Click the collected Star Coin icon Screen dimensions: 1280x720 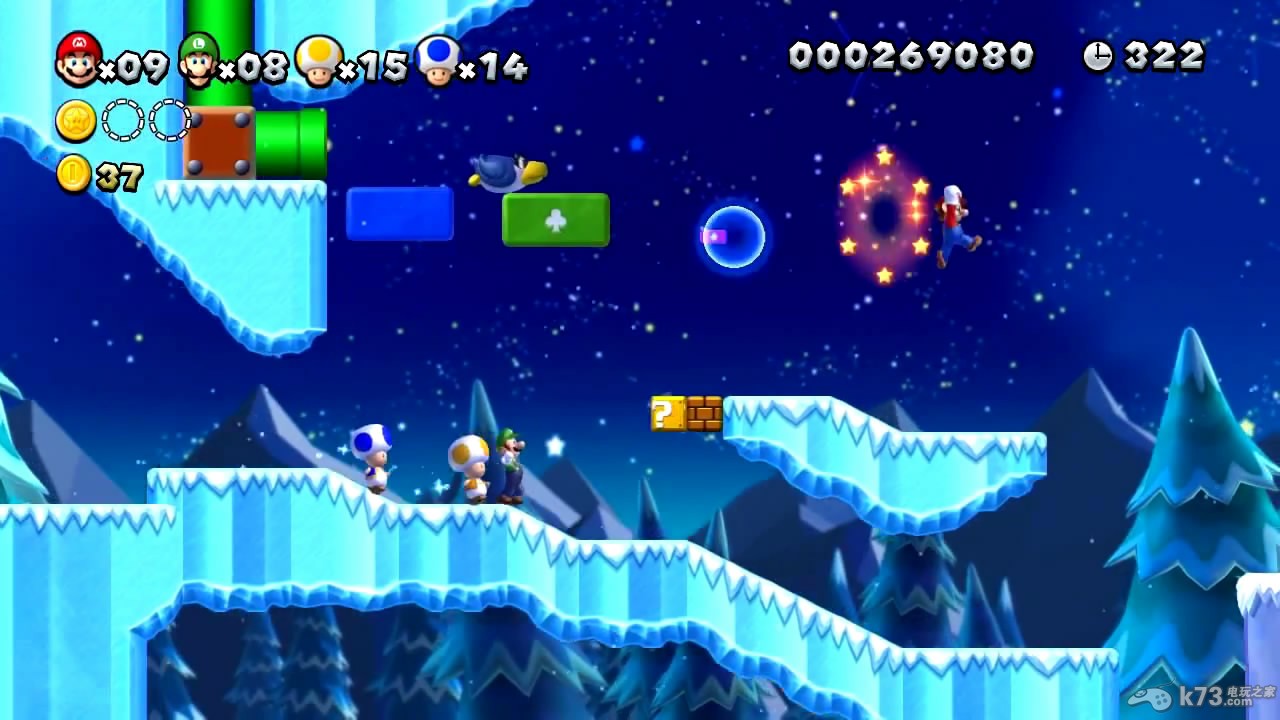click(76, 121)
